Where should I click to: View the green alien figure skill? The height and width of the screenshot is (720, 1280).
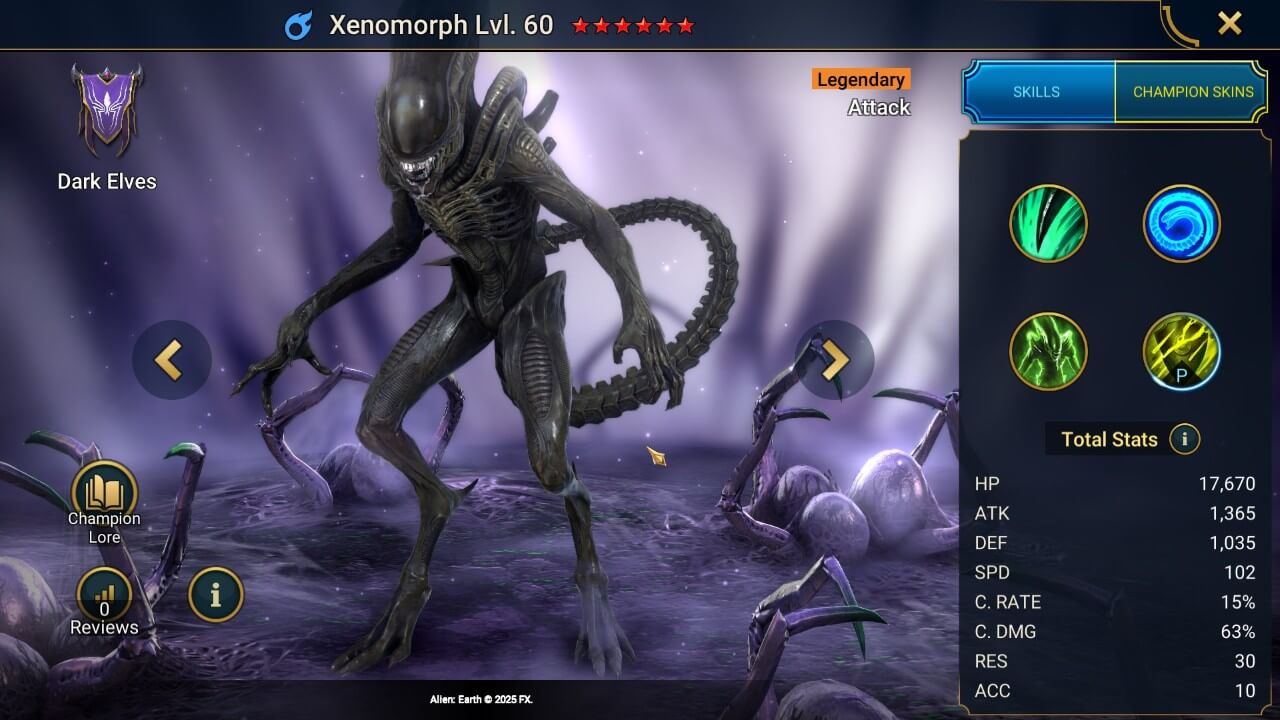(1048, 351)
